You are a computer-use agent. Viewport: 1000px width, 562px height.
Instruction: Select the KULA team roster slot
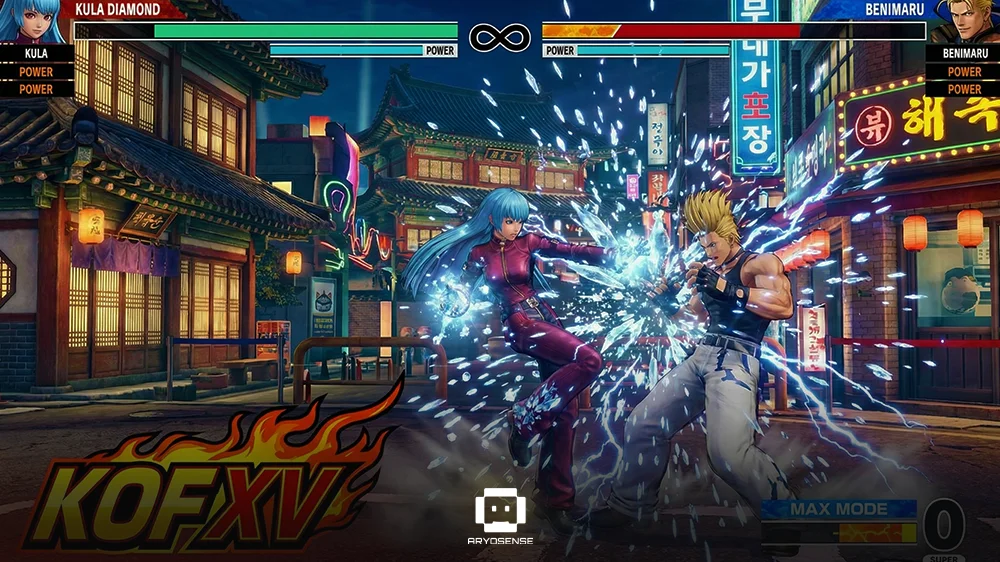[36, 53]
